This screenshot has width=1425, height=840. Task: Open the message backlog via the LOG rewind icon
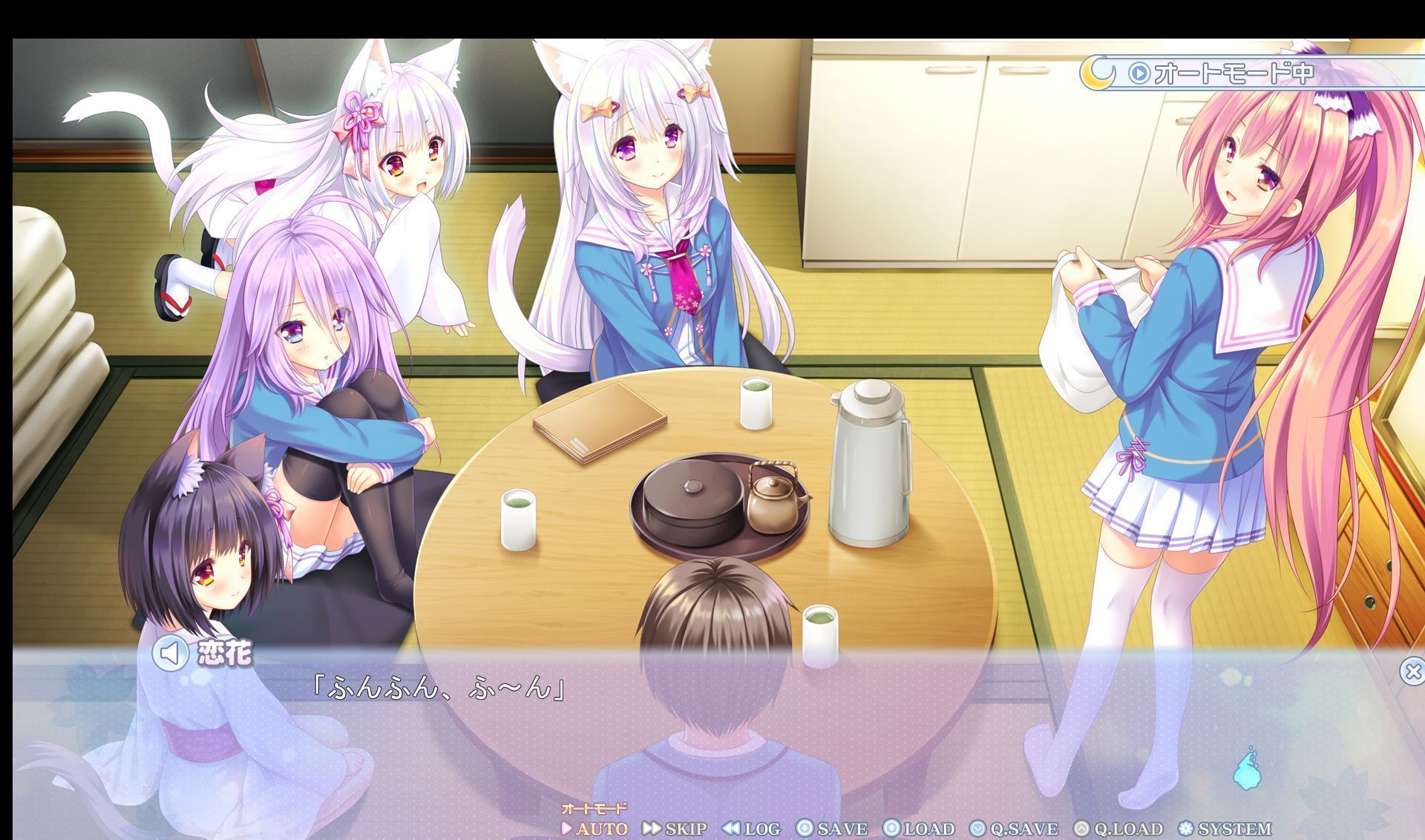(x=731, y=829)
